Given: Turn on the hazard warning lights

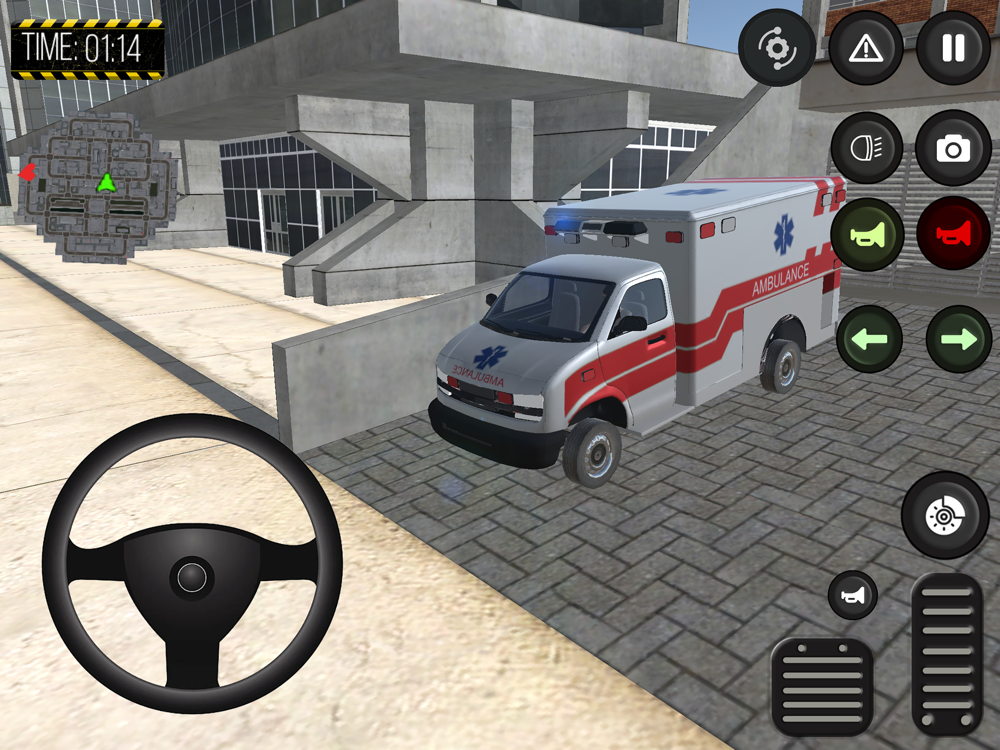Looking at the screenshot, I should tap(866, 48).
